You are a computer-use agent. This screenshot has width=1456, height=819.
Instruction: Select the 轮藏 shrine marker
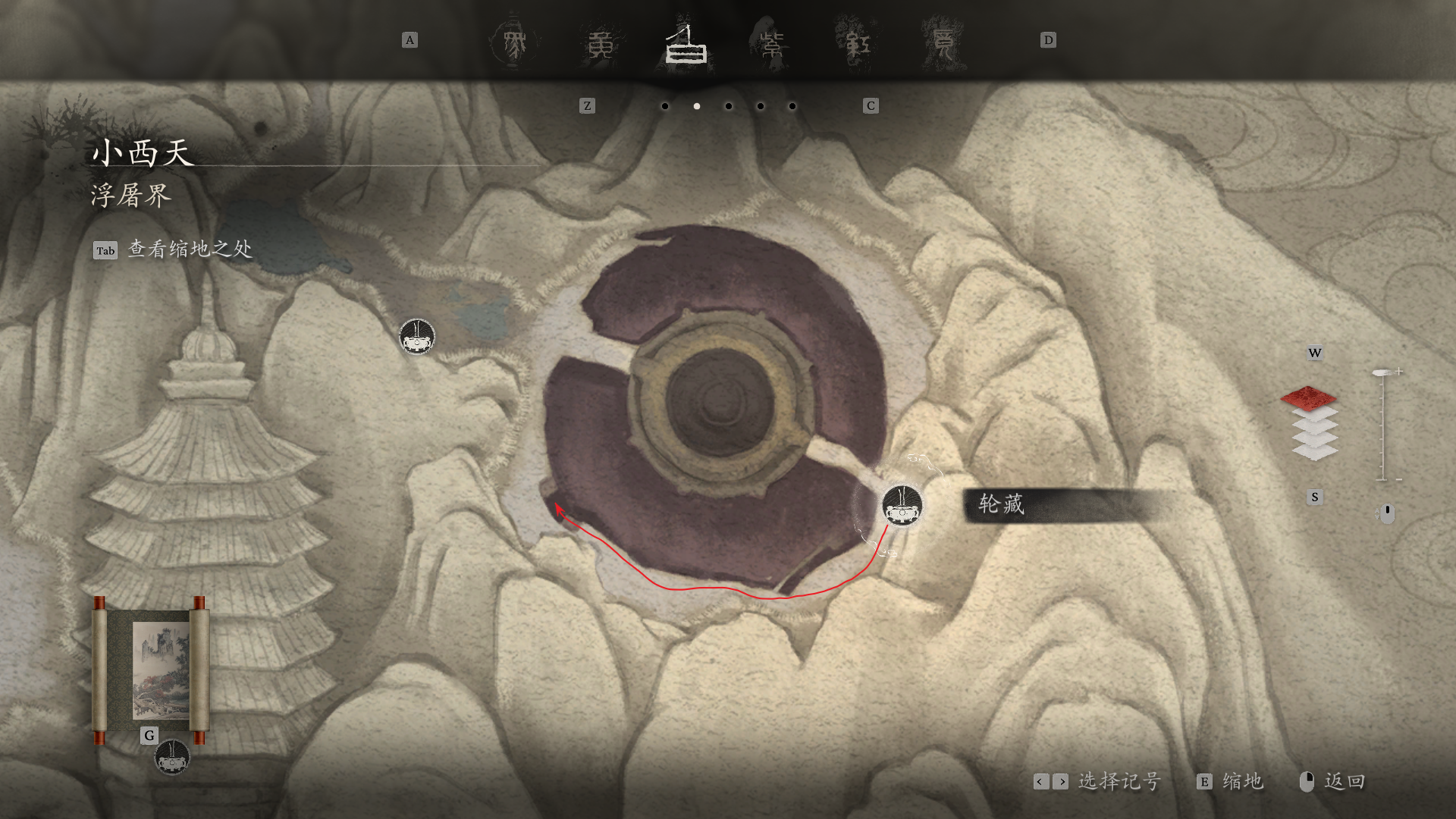tap(902, 506)
